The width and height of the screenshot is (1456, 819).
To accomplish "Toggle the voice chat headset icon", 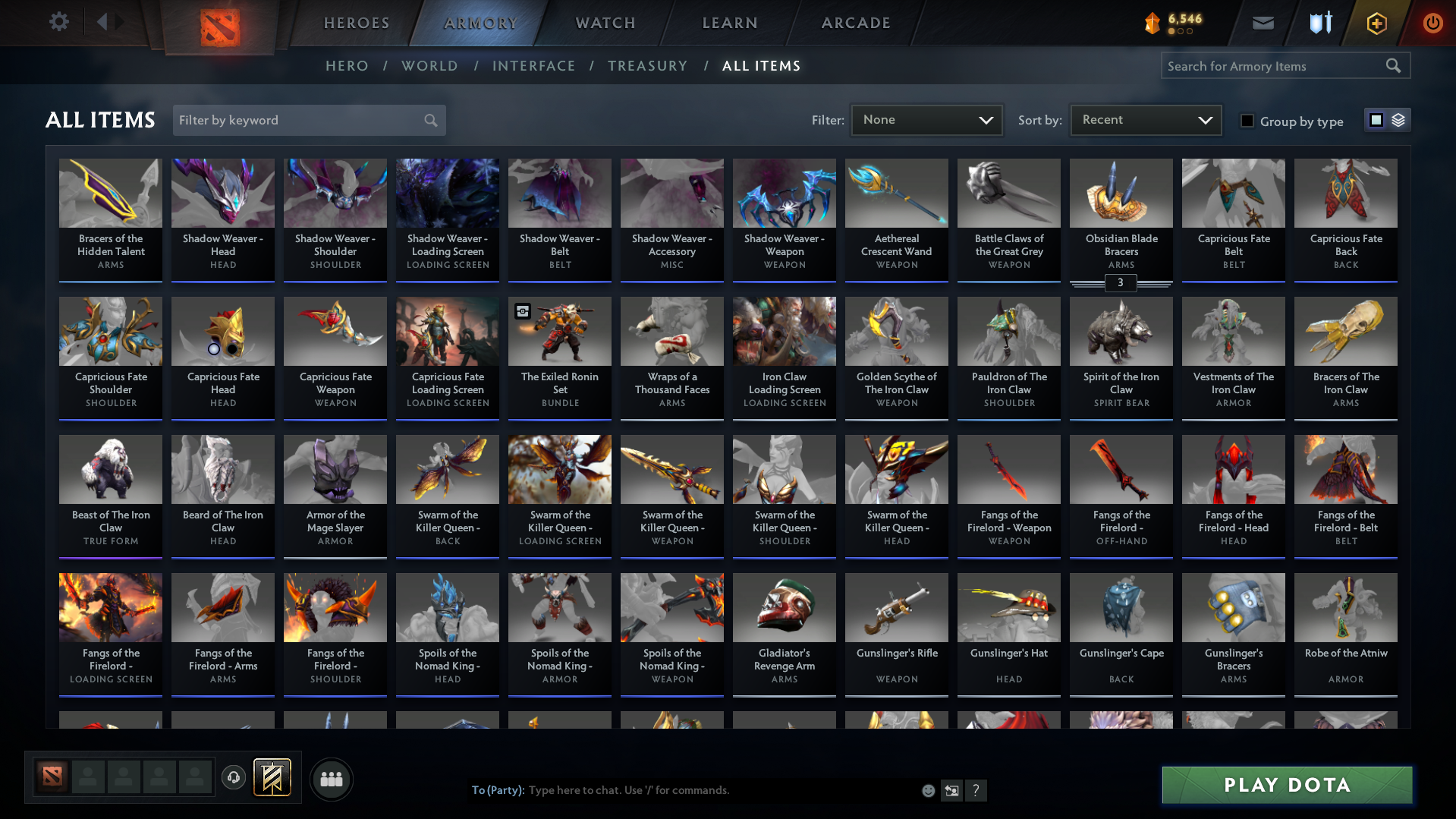I will click(234, 778).
